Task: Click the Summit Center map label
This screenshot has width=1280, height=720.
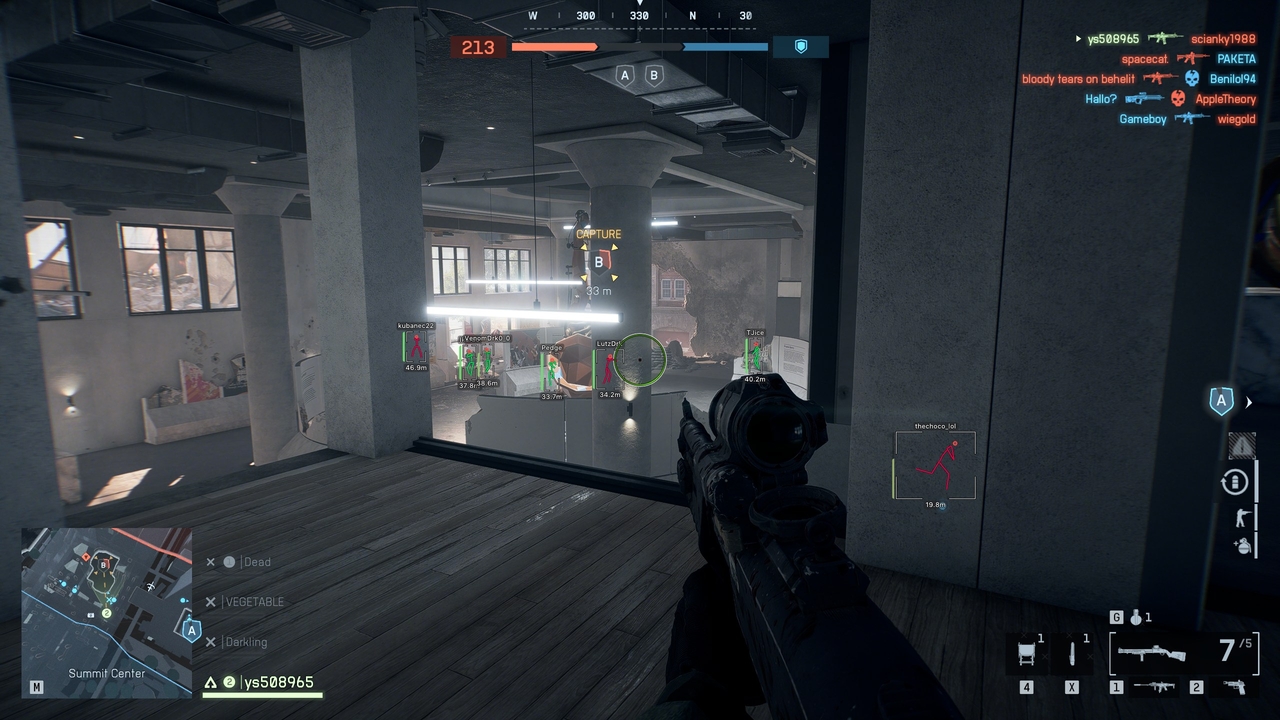Action: (107, 673)
